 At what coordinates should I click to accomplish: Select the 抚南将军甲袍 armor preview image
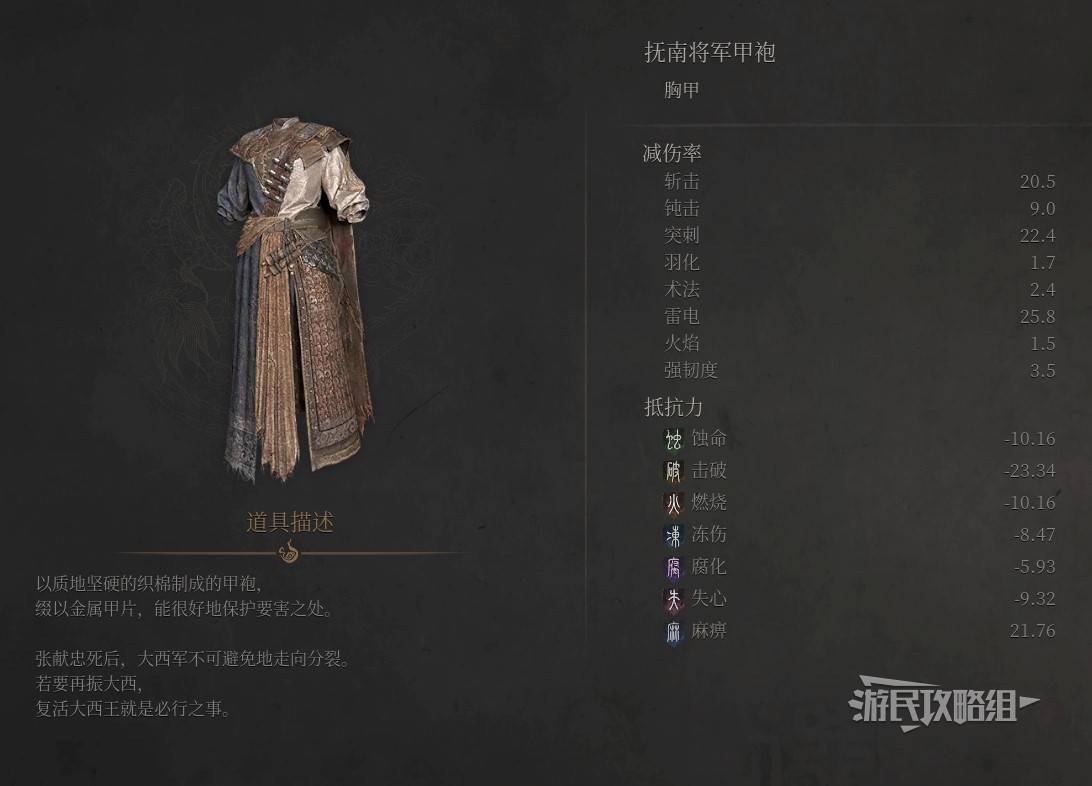coord(298,300)
